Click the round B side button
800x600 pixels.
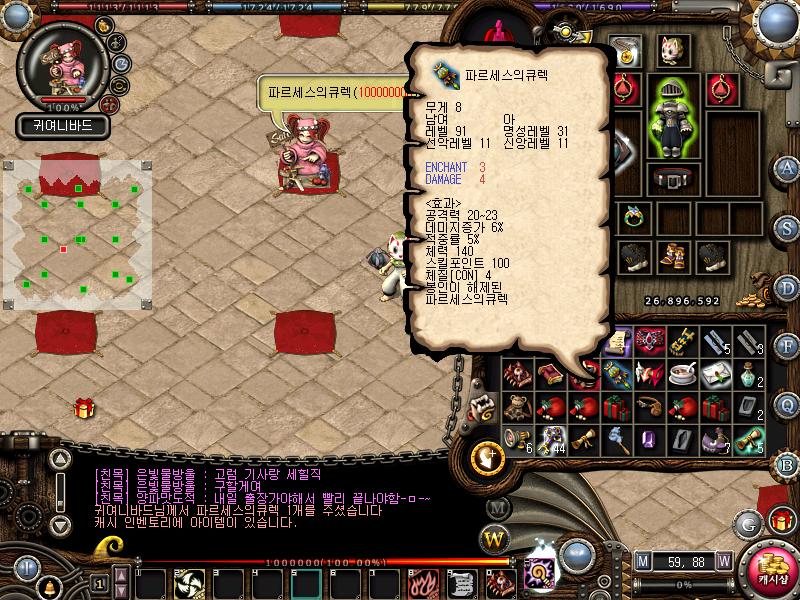coord(787,464)
